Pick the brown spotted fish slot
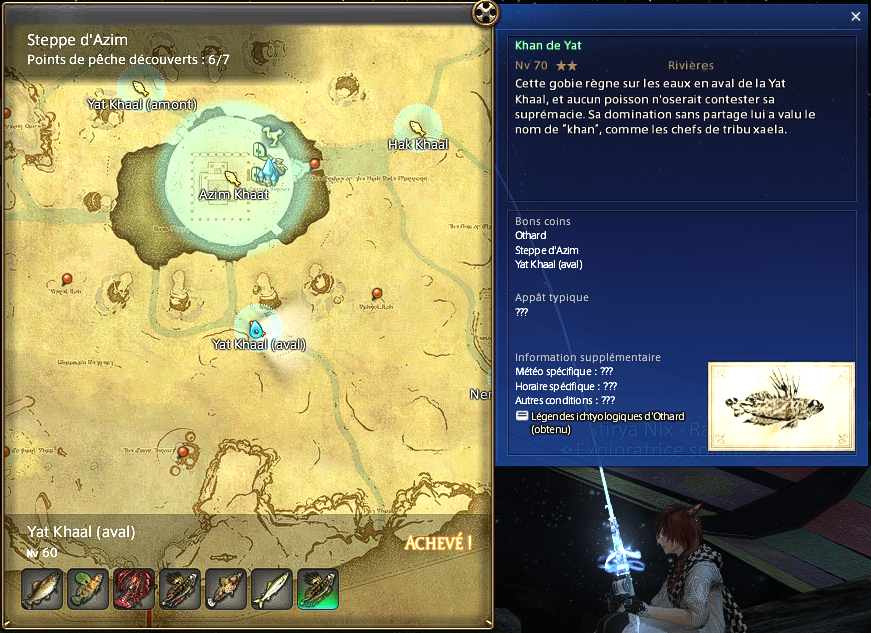 226,589
